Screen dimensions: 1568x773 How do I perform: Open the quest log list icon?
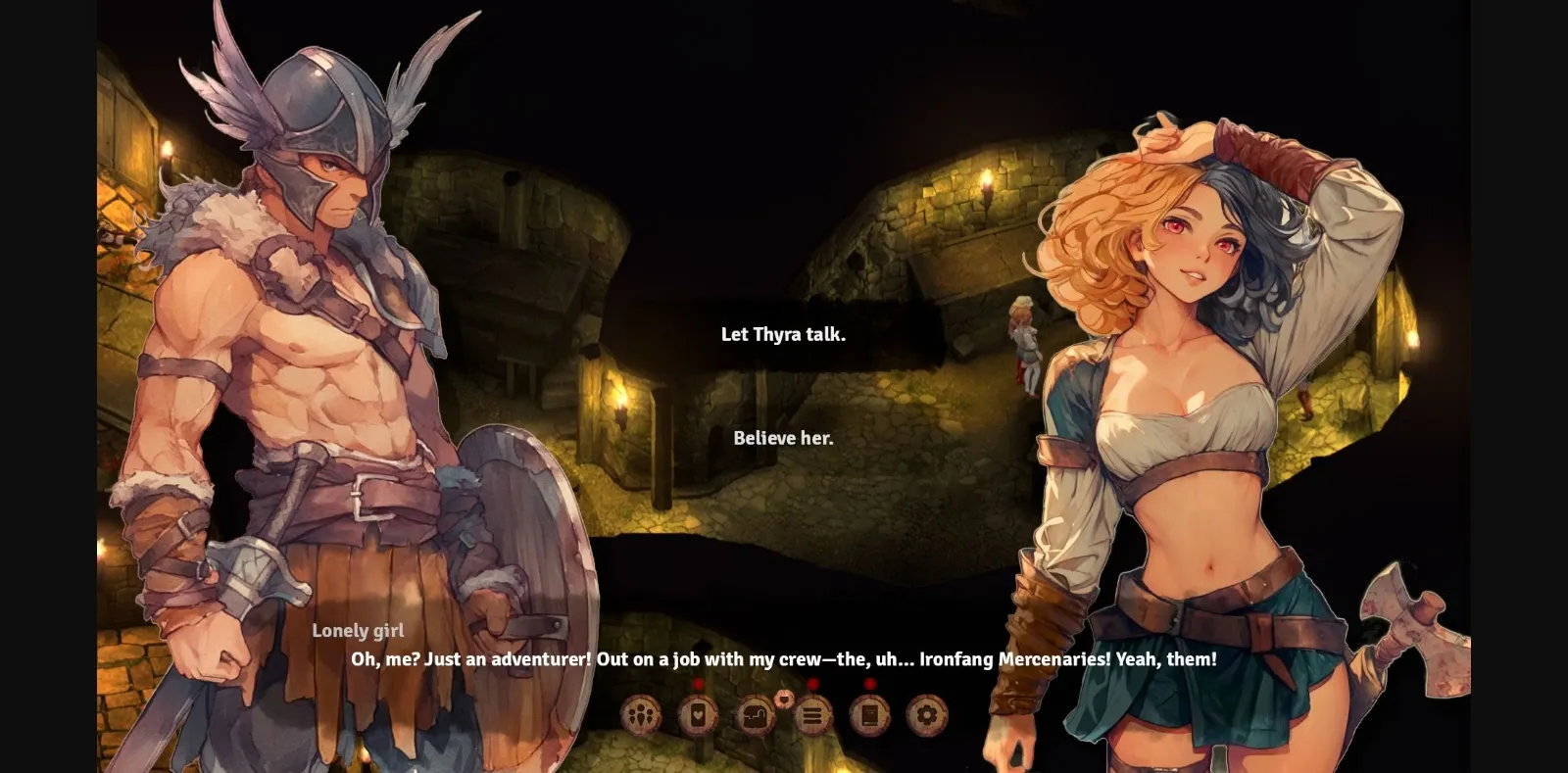pyautogui.click(x=810, y=715)
